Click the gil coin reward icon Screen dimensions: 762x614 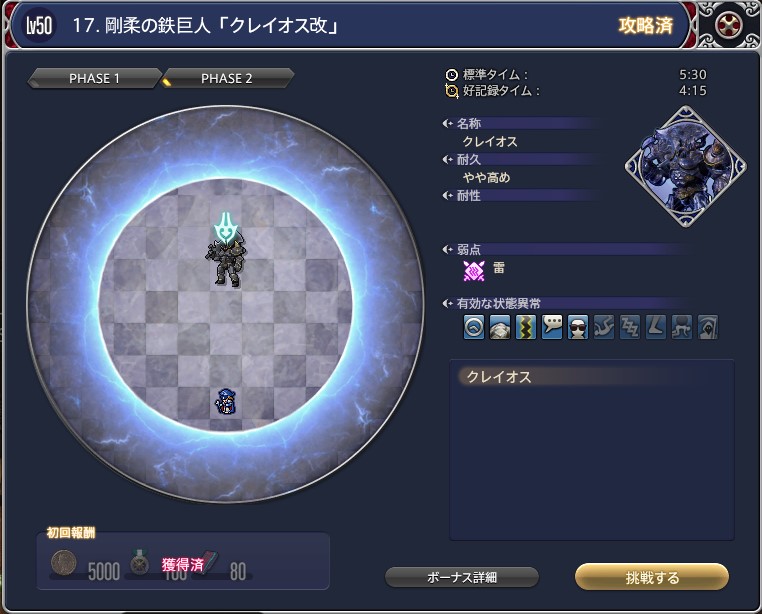point(66,563)
